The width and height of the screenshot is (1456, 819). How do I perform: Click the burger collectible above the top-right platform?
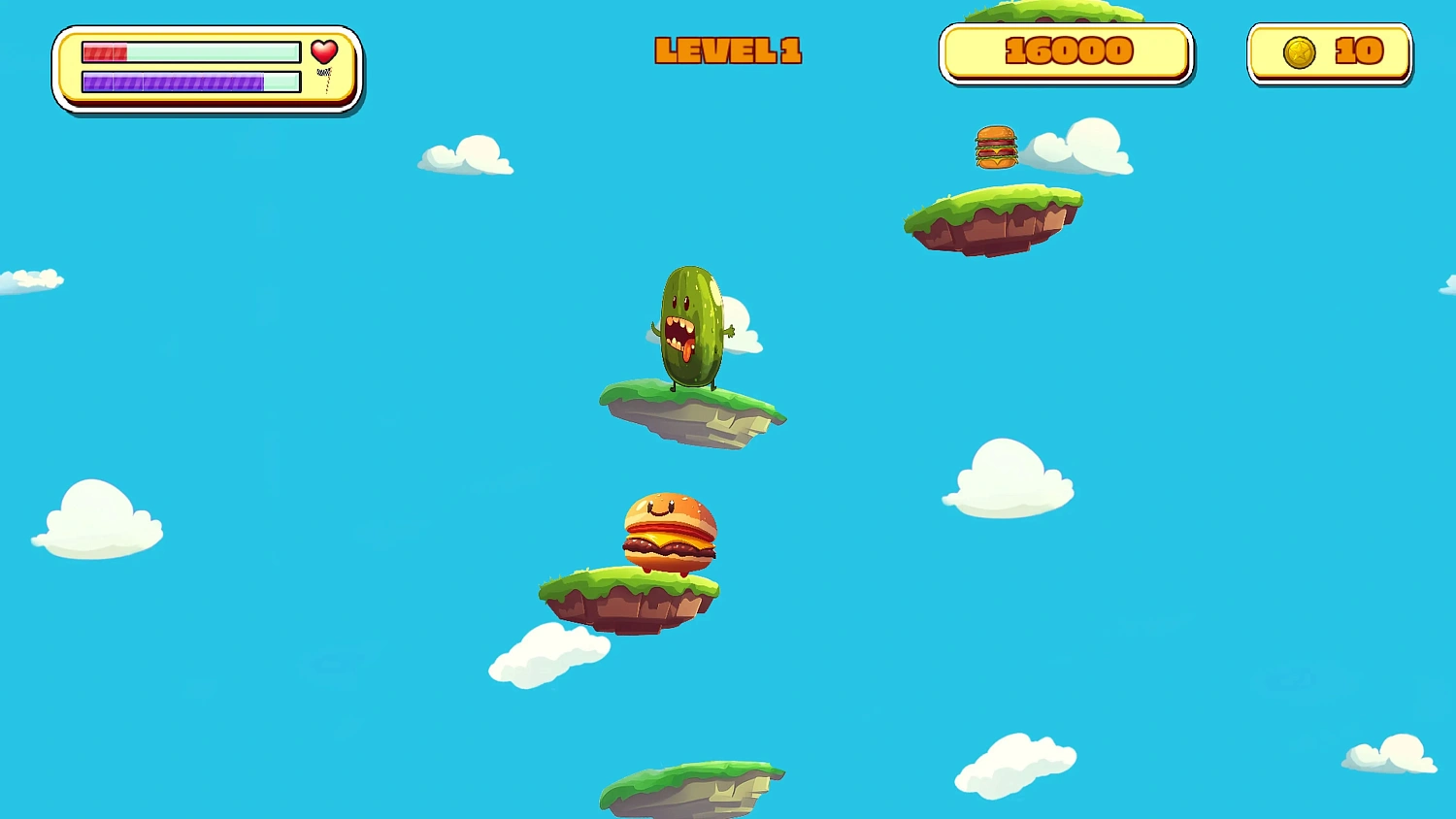coord(996,146)
